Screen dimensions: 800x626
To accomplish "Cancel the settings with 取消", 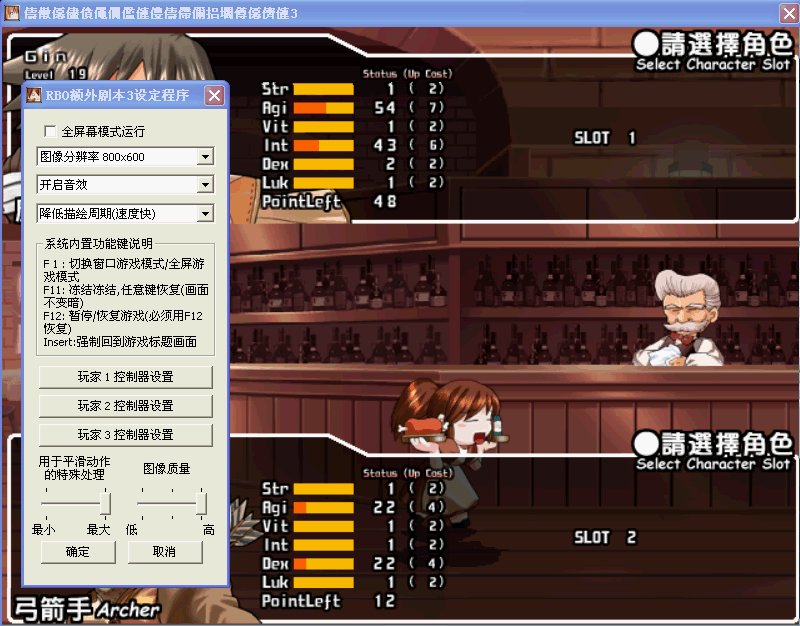I will pos(165,552).
